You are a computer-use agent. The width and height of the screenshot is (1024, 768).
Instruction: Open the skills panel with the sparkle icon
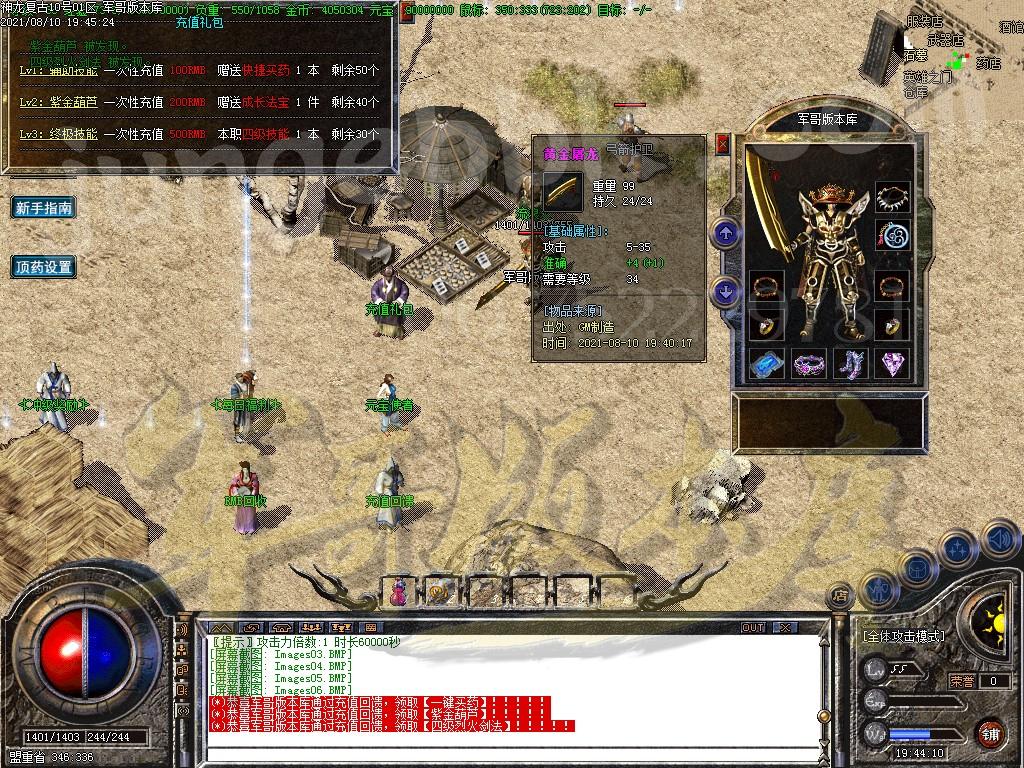pyautogui.click(x=957, y=549)
